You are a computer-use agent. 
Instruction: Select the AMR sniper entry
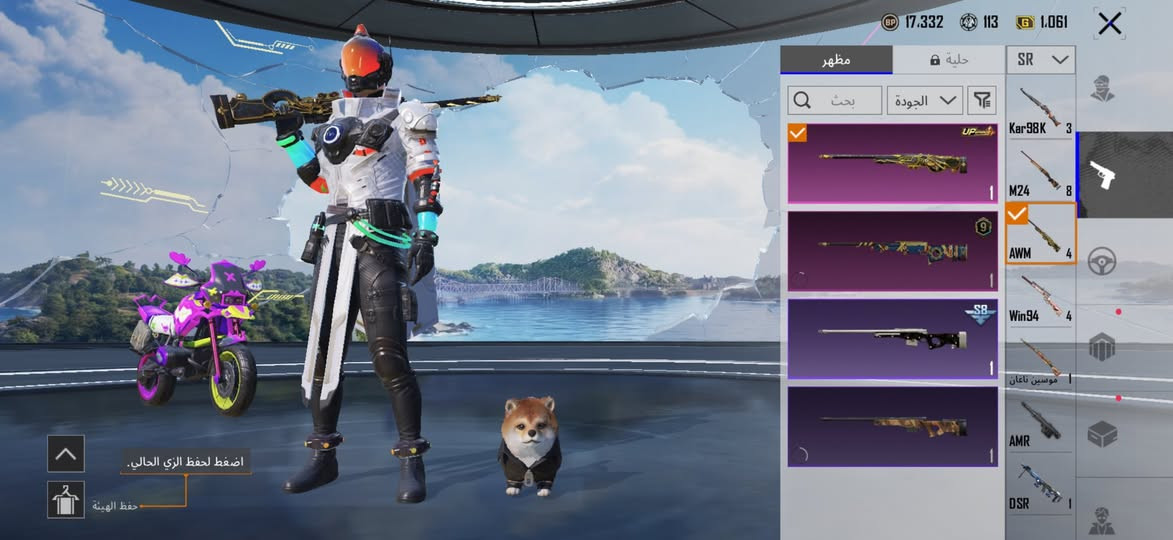tap(1041, 423)
